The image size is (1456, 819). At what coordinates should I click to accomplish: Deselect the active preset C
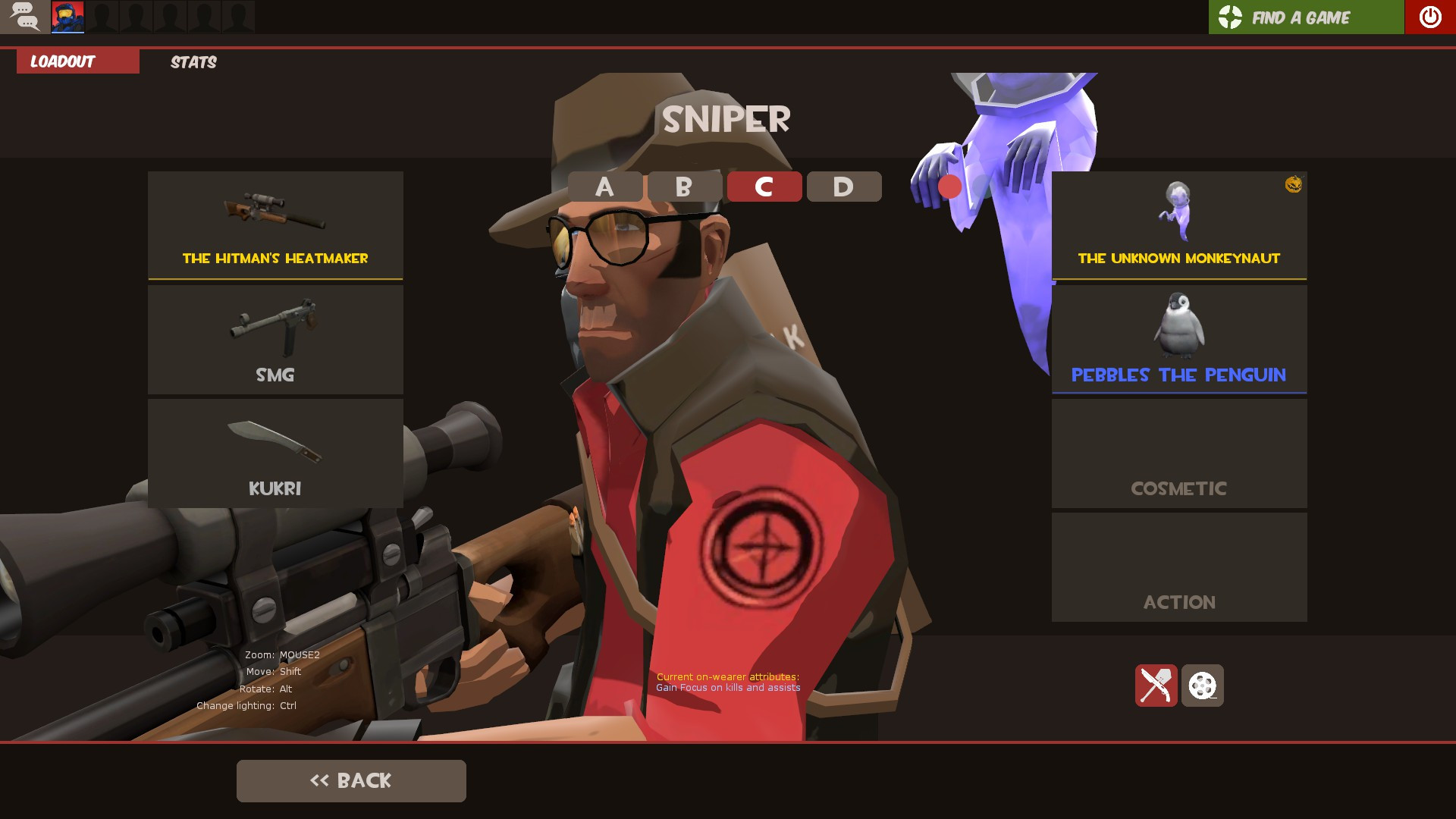(764, 187)
